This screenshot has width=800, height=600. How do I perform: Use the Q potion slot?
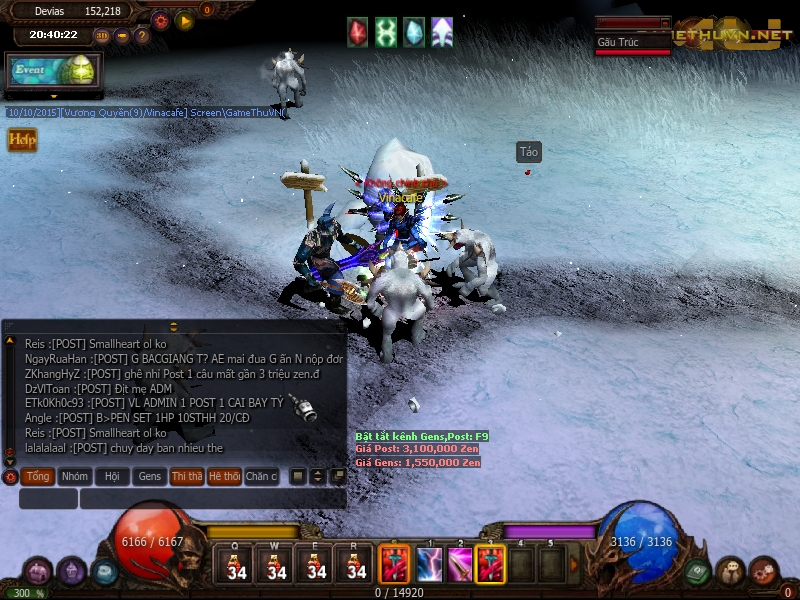click(237, 563)
